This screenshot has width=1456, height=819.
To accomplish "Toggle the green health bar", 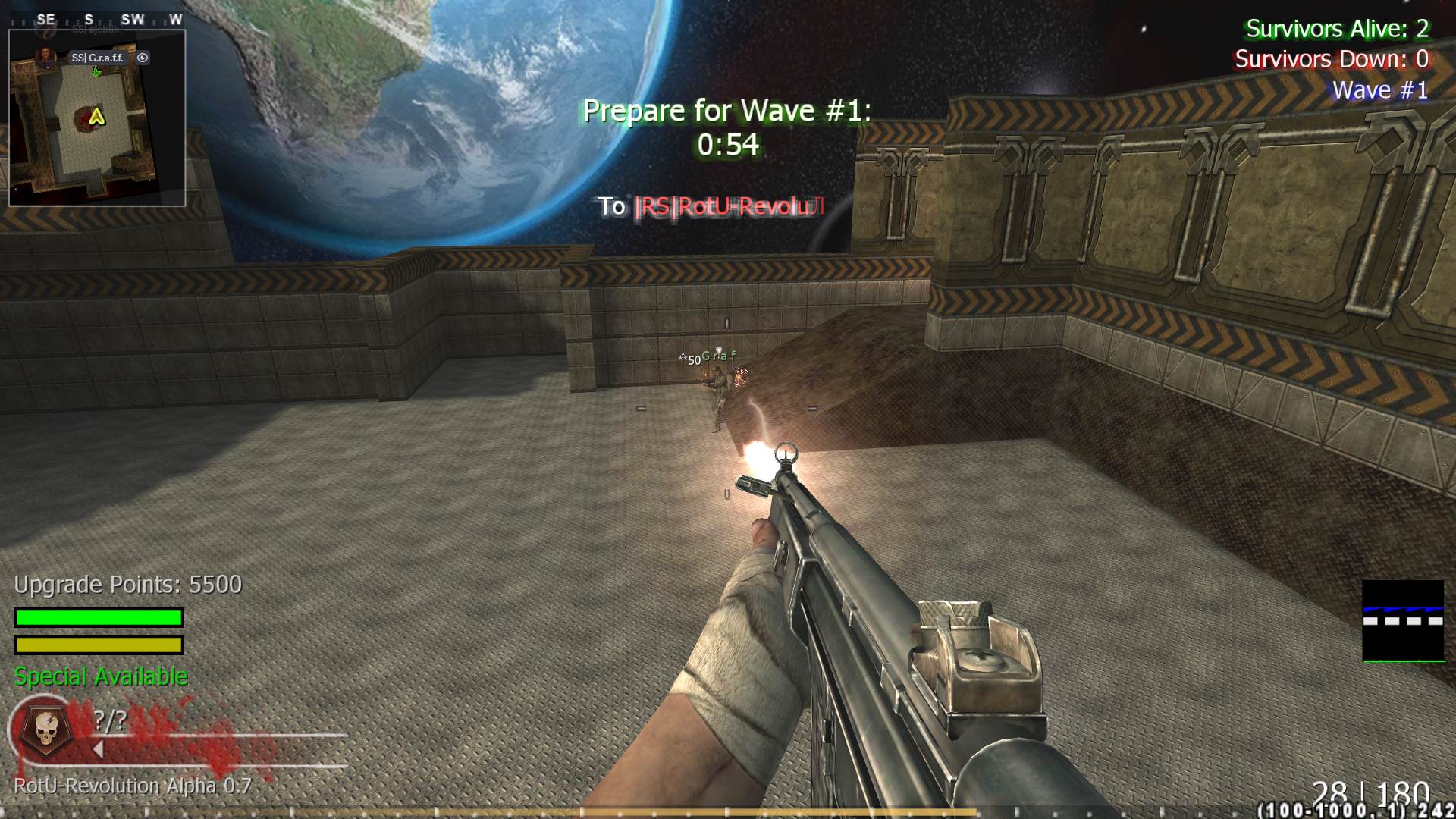I will 97,616.
